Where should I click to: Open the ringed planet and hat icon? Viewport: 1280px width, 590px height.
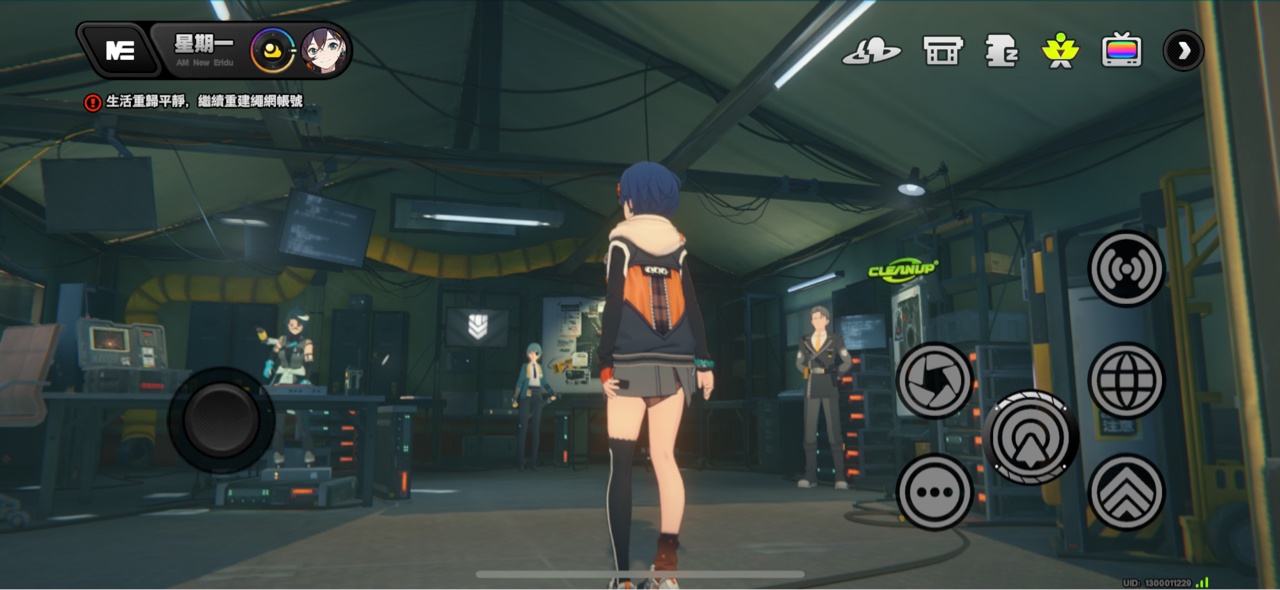(x=871, y=50)
